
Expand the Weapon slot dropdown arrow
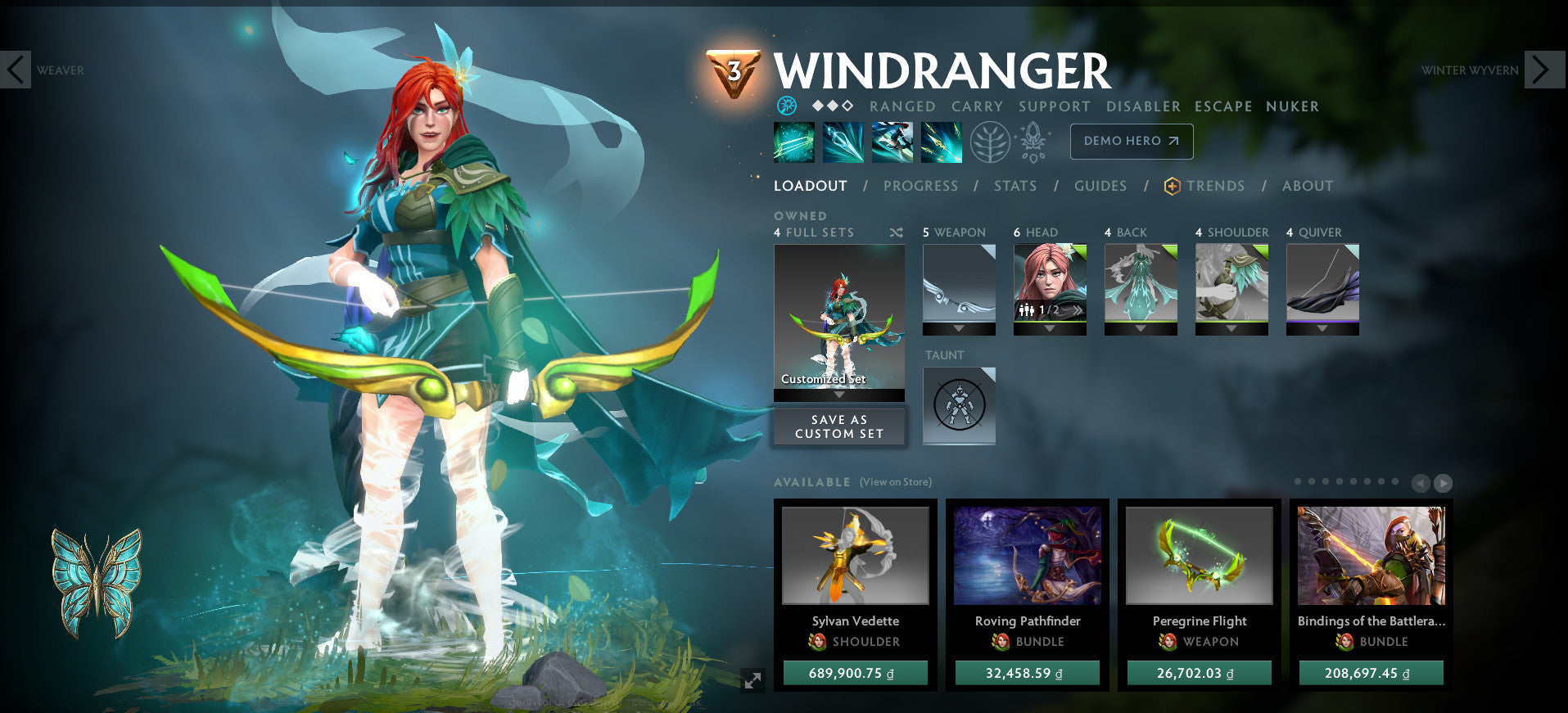[x=958, y=330]
